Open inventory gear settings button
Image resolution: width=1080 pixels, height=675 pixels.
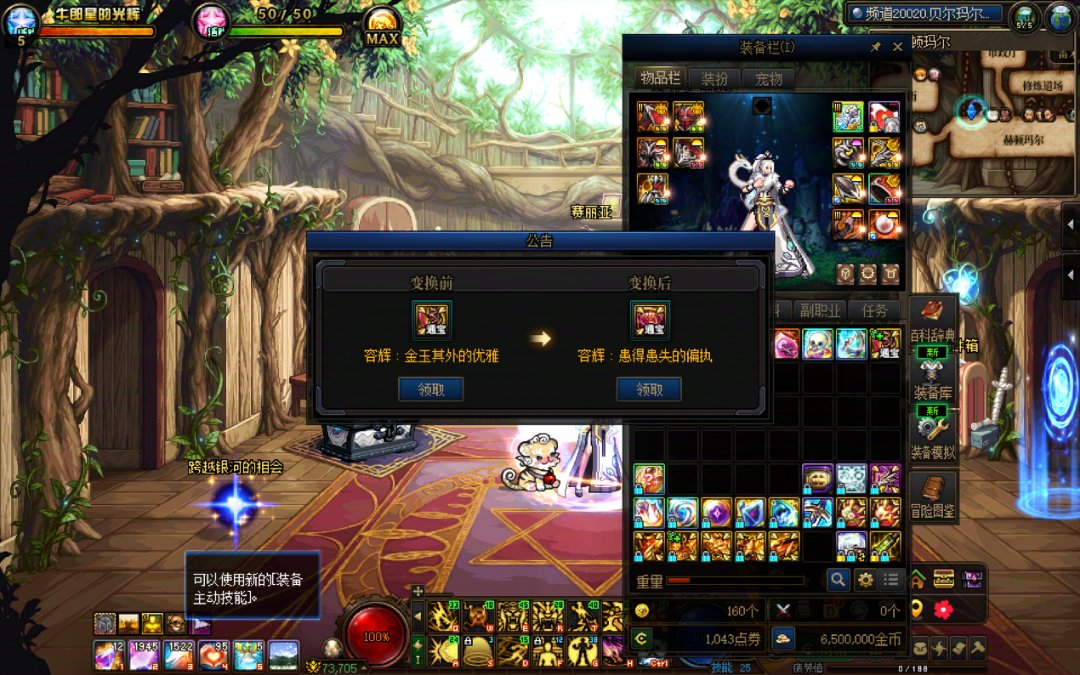864,579
